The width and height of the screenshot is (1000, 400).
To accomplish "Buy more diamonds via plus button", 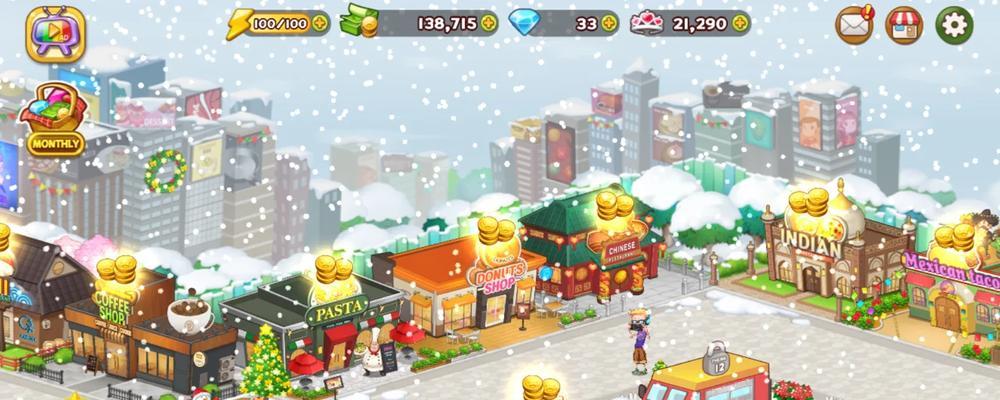I will 610,22.
